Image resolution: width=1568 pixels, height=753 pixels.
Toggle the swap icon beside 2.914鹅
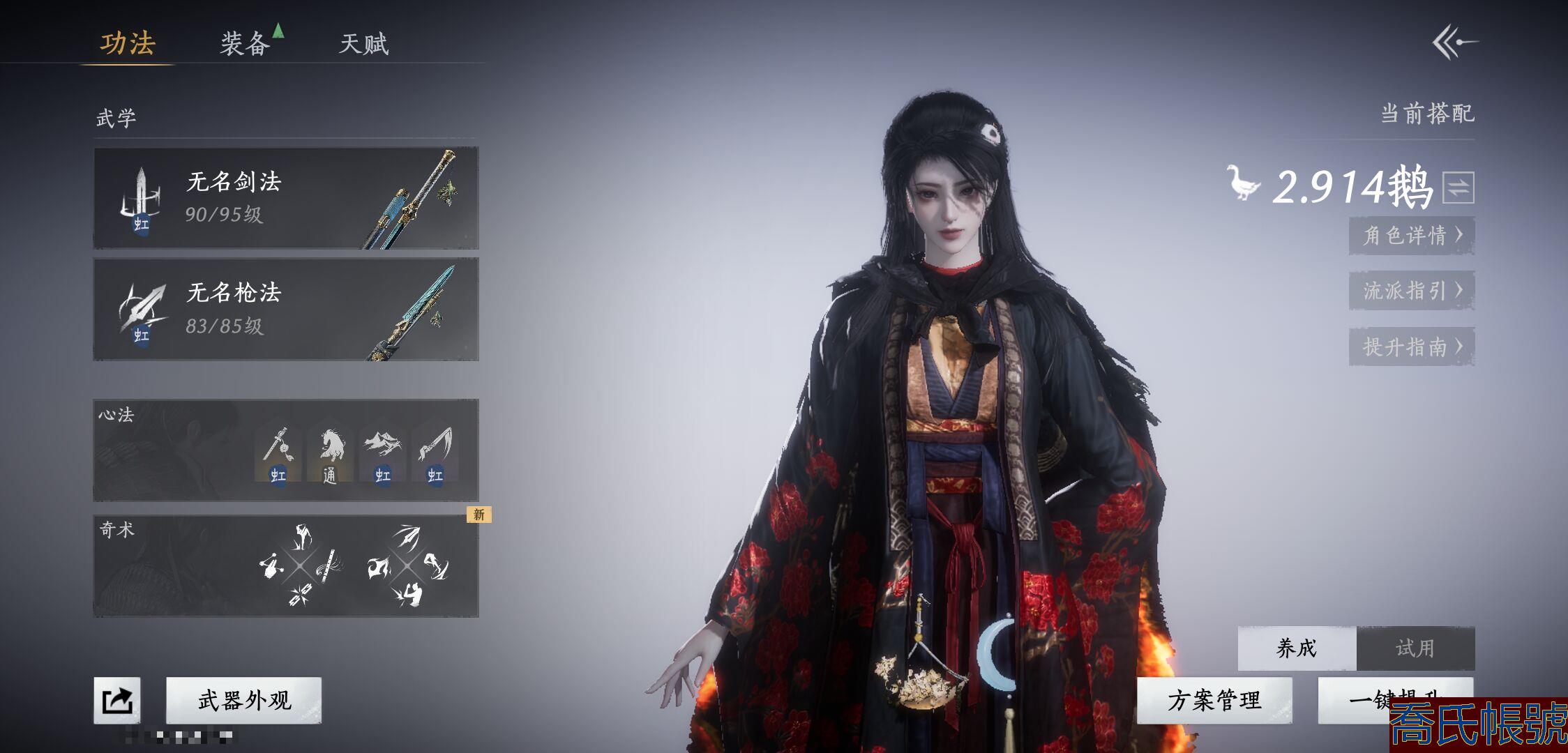click(x=1458, y=187)
